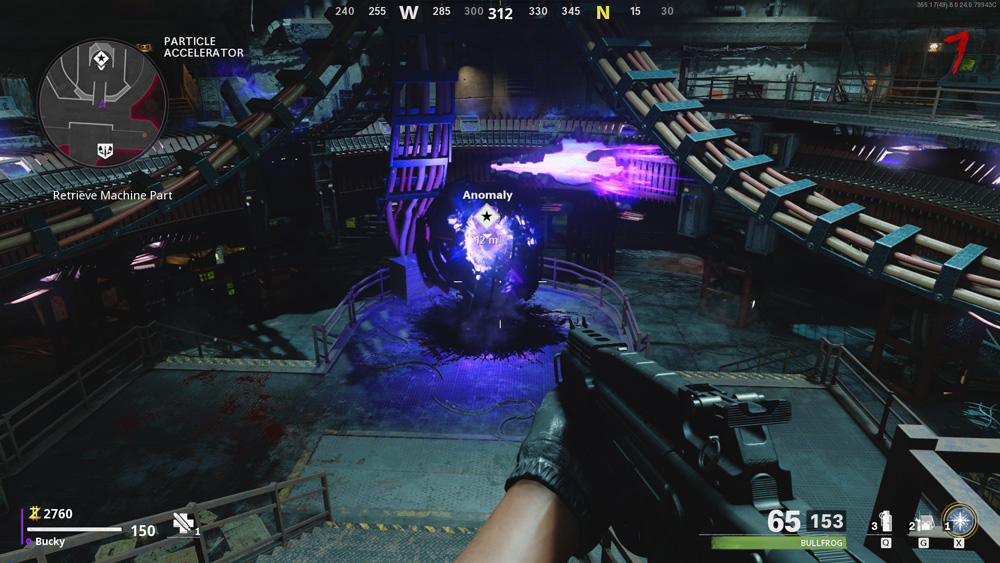Select the star objective marker on the minimap

tap(100, 61)
